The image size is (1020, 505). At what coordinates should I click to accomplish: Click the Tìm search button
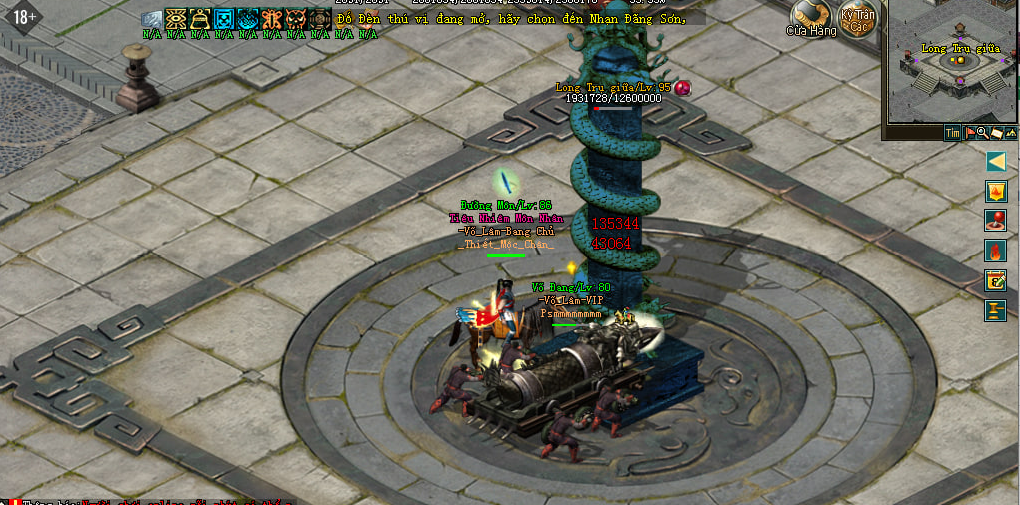953,132
